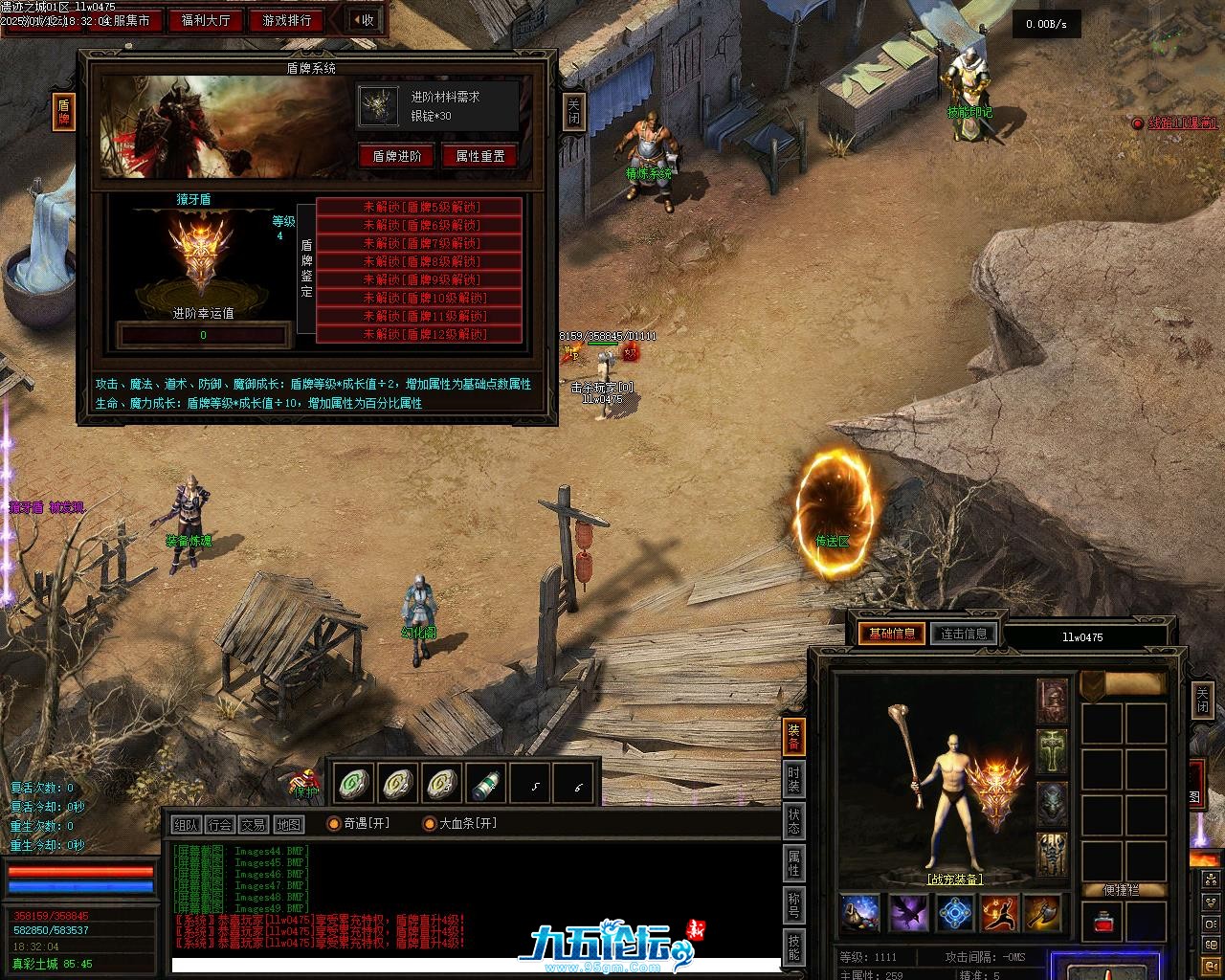The width and height of the screenshot is (1225, 980).
Task: Use the bottle item in the hotbar
Action: tap(487, 784)
